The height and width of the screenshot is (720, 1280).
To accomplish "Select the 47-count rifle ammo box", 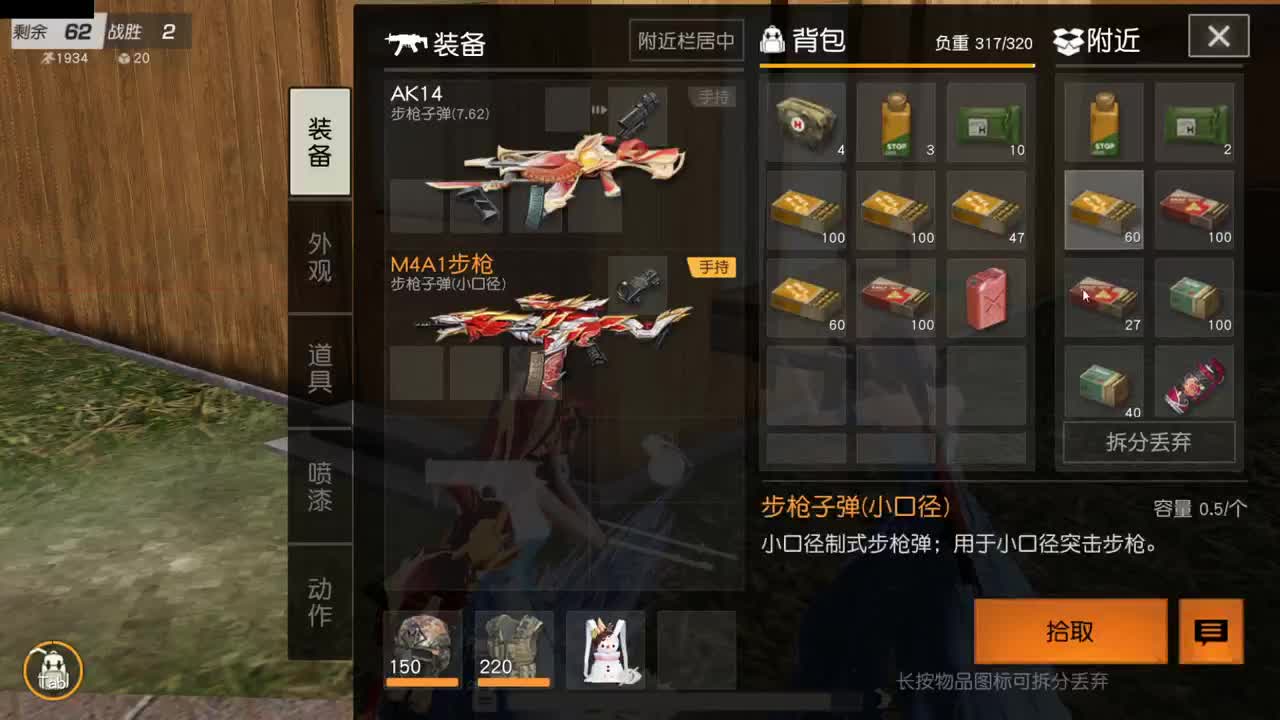I will click(986, 210).
